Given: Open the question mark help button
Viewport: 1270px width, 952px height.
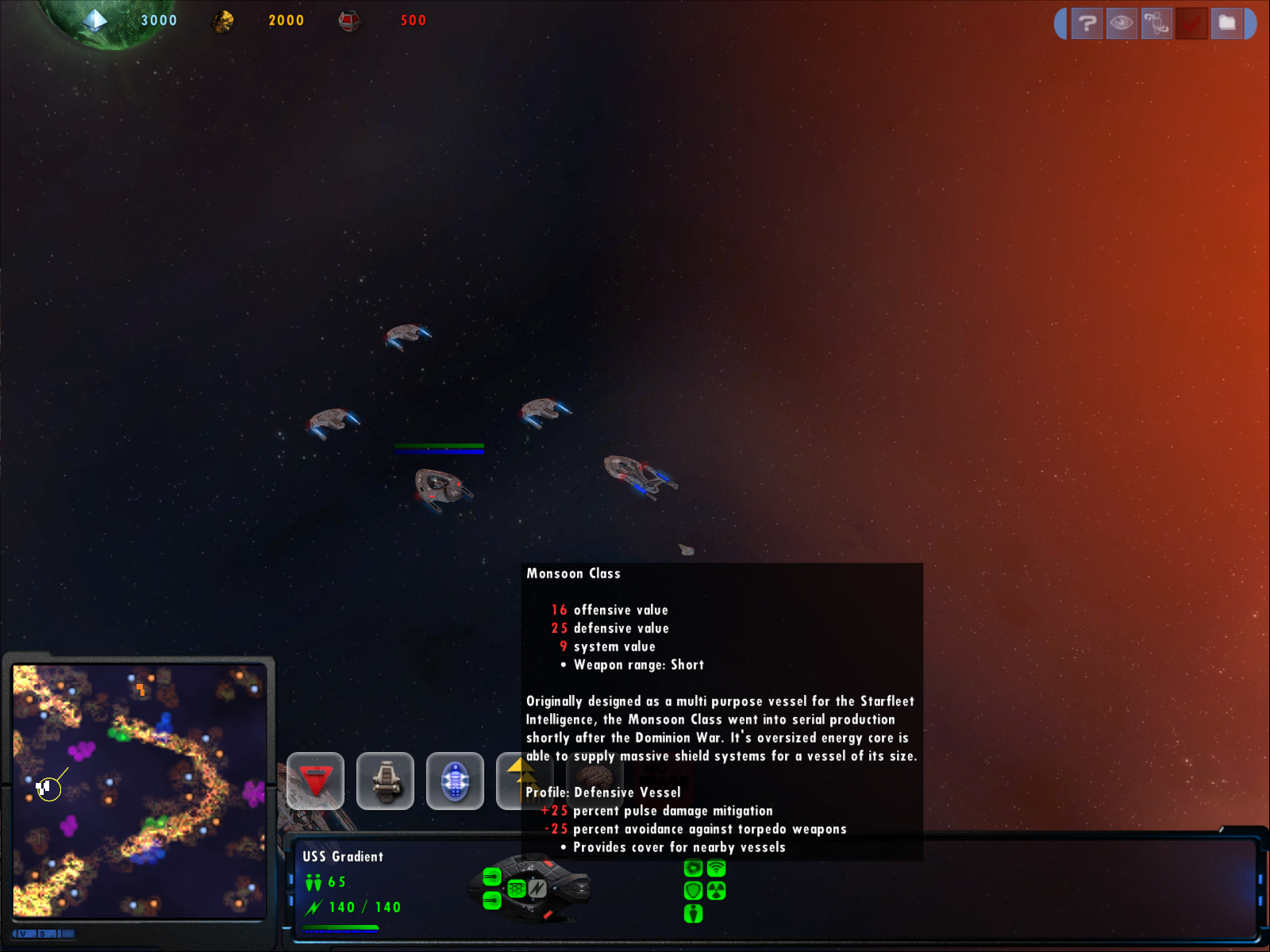Looking at the screenshot, I should tap(1087, 23).
